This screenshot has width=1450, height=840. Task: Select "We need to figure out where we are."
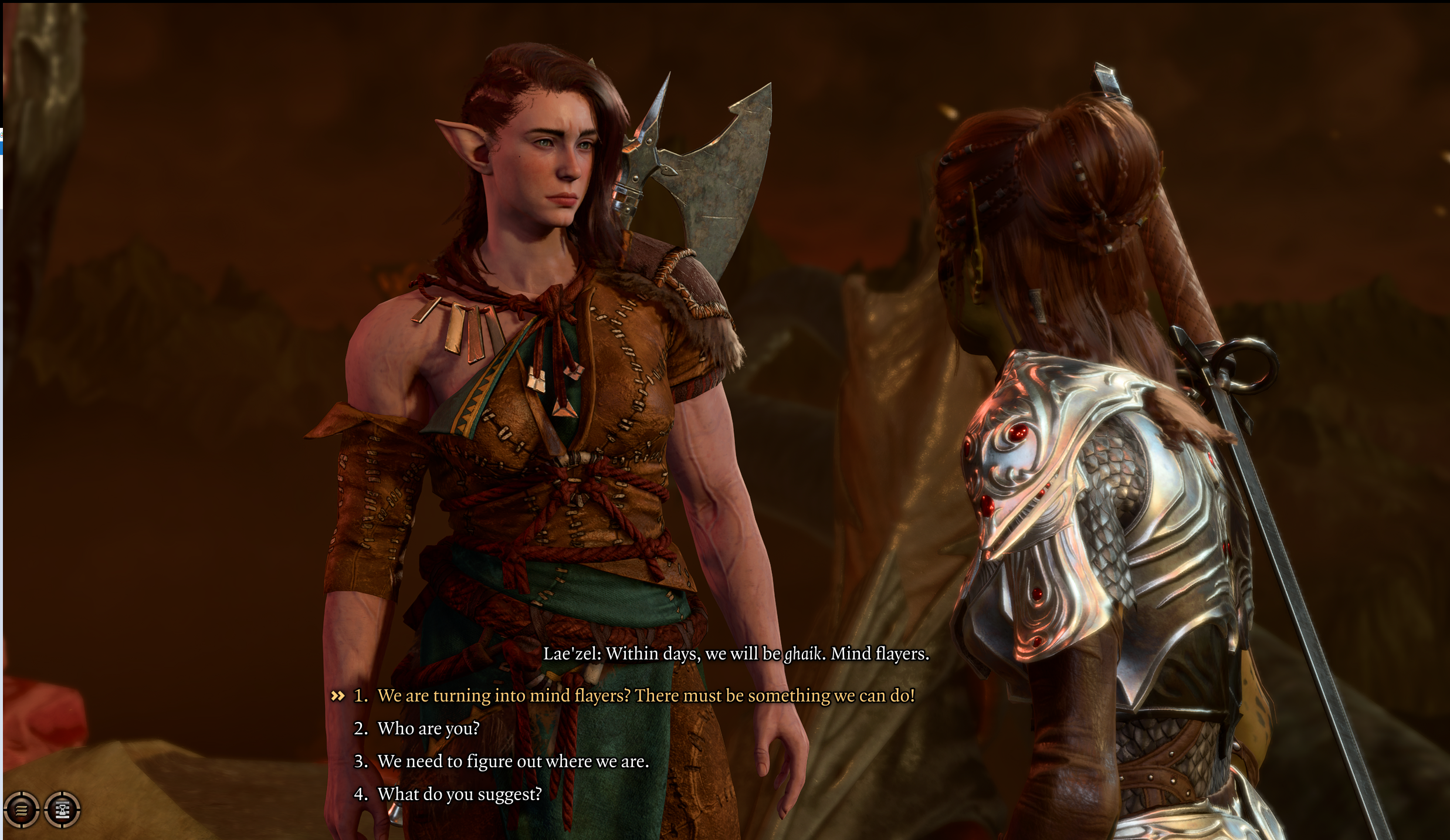(x=513, y=762)
